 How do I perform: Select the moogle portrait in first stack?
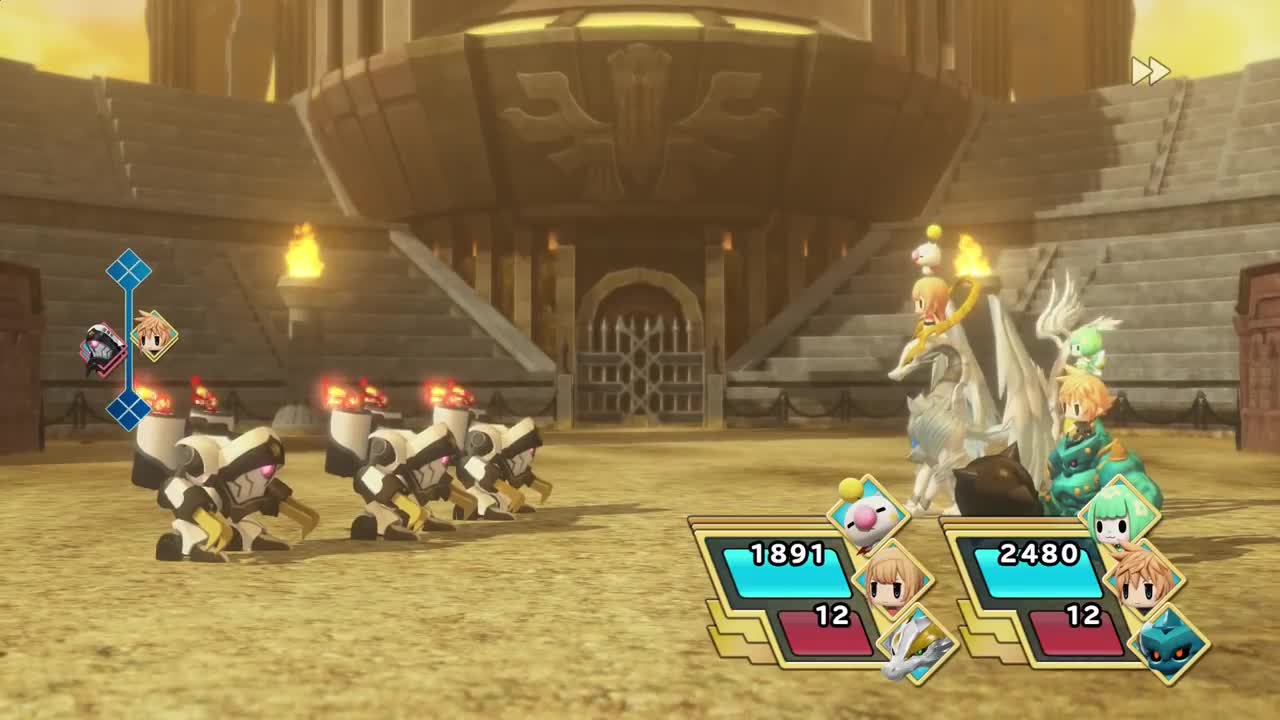pyautogui.click(x=867, y=516)
